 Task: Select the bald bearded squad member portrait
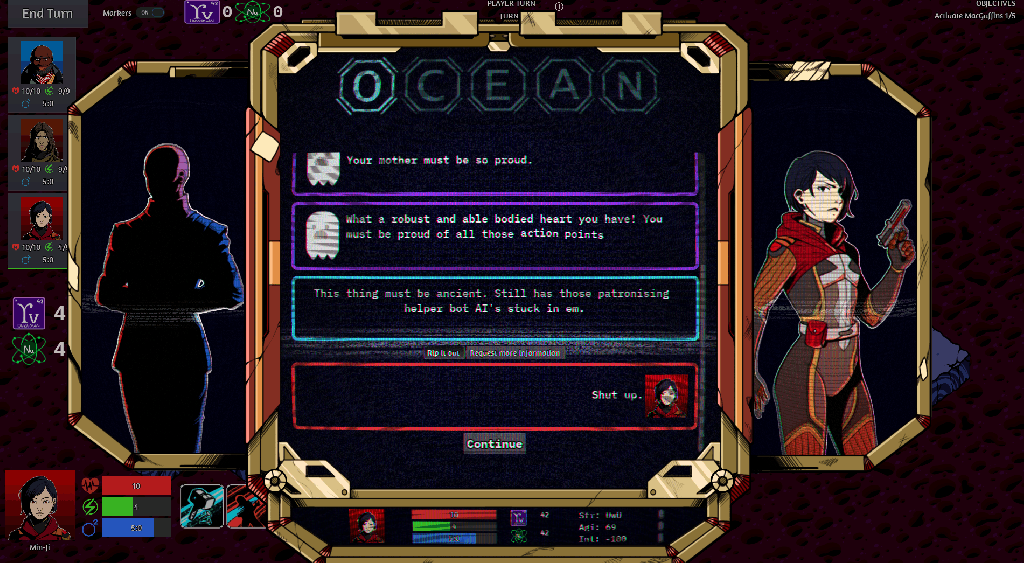point(42,64)
